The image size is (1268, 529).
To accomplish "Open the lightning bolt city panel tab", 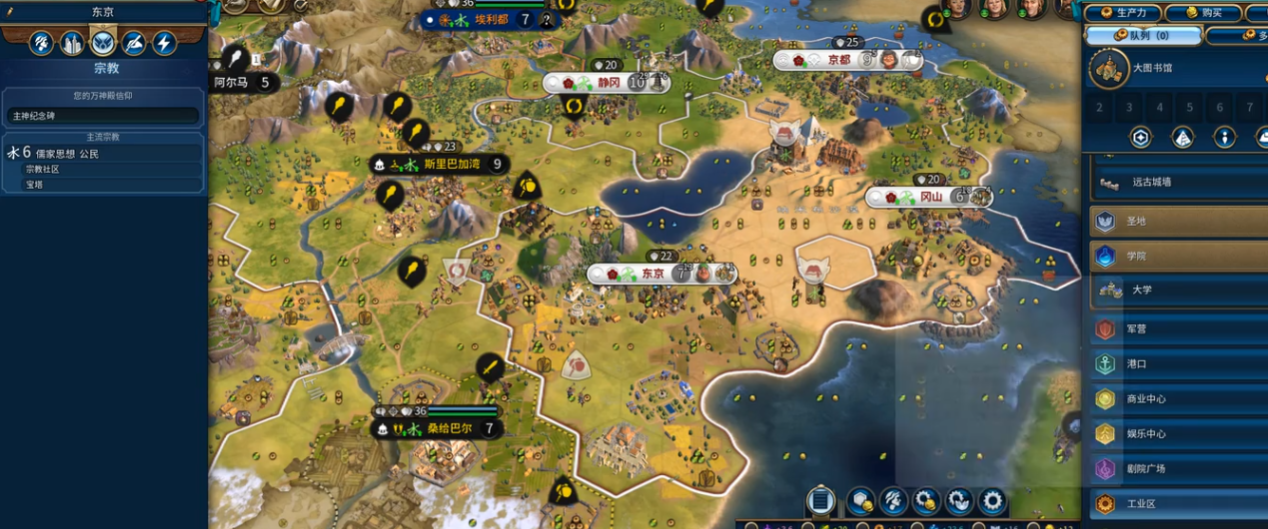I will 164,43.
